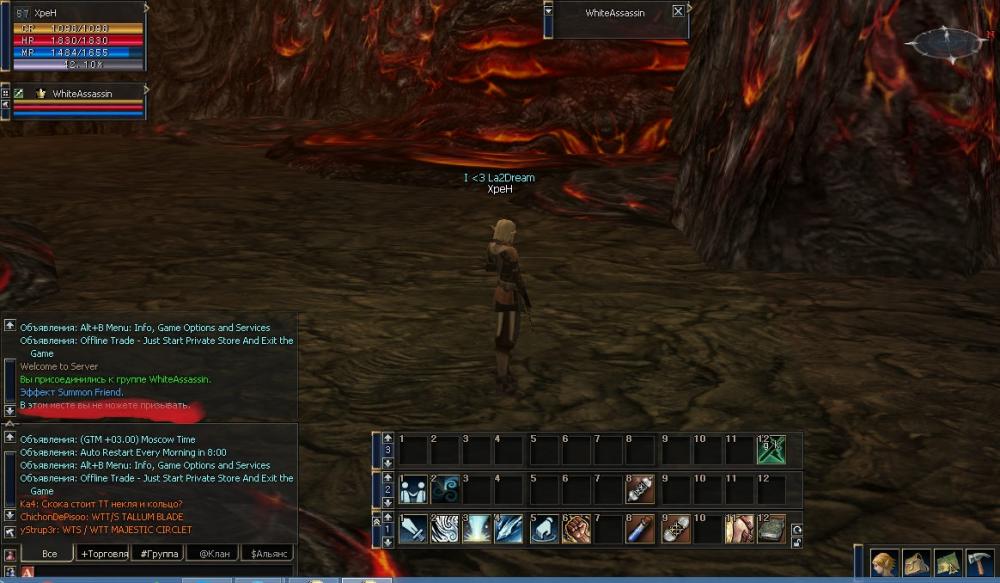1000x583 pixels.
Task: Select party member WhiteAssassin in party list
Action: (x=82, y=93)
